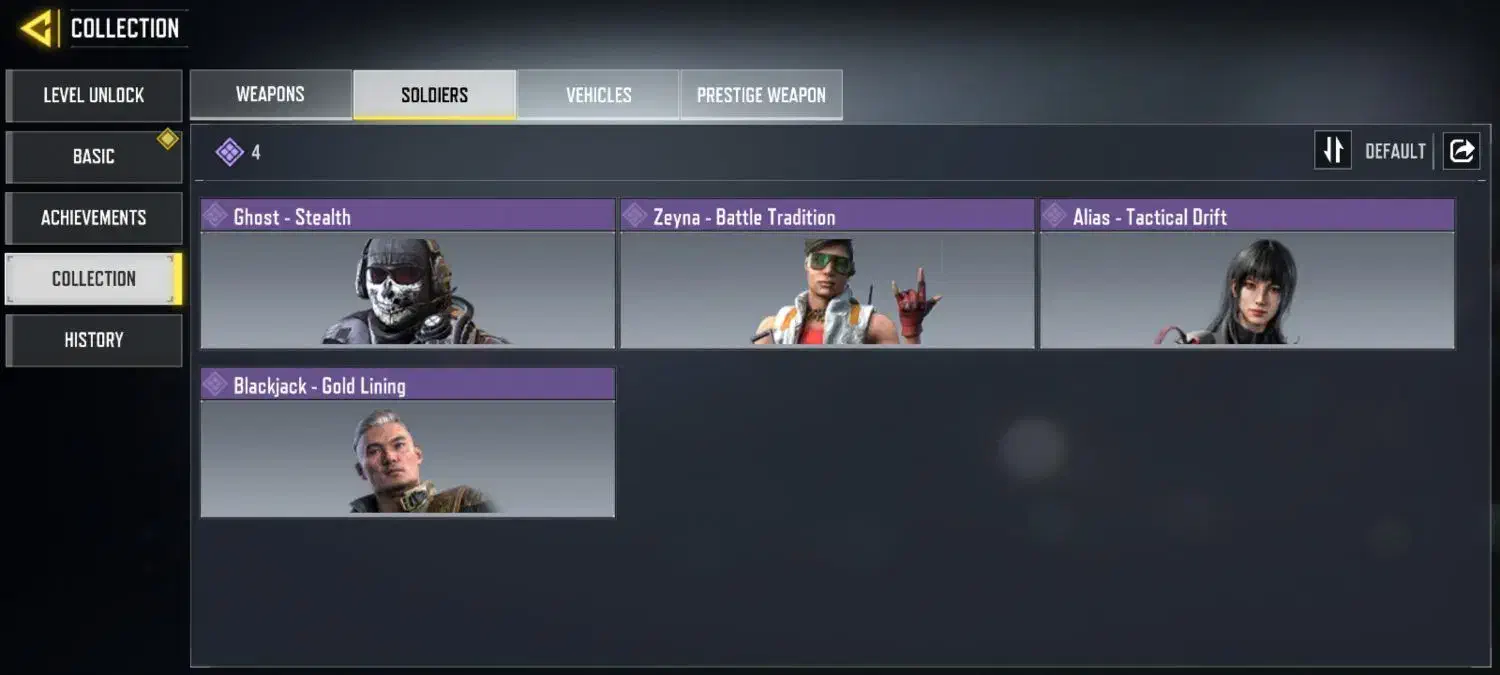Screen dimensions: 1500x675
Task: Switch to the Vehicles tab
Action: point(598,95)
